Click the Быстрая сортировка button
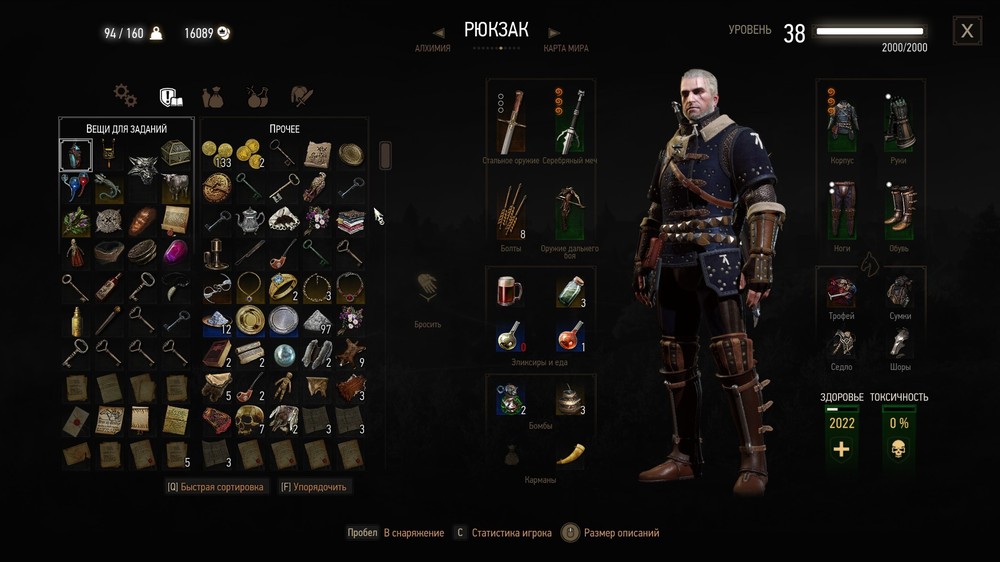The width and height of the screenshot is (1000, 562). pyautogui.click(x=215, y=487)
